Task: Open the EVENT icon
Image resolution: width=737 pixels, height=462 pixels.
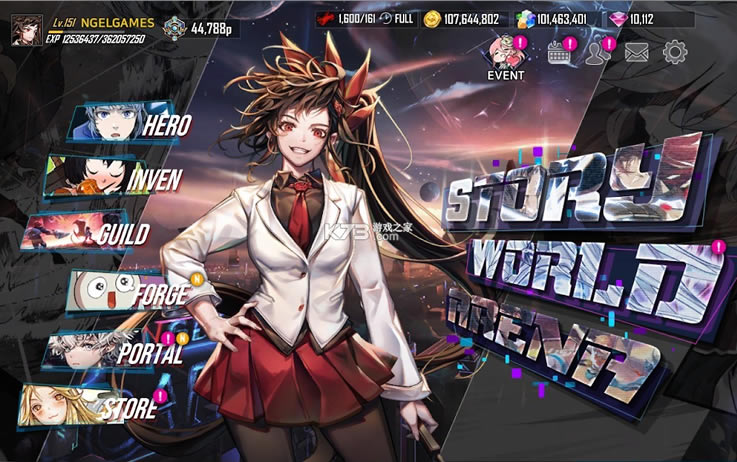Action: pyautogui.click(x=505, y=56)
